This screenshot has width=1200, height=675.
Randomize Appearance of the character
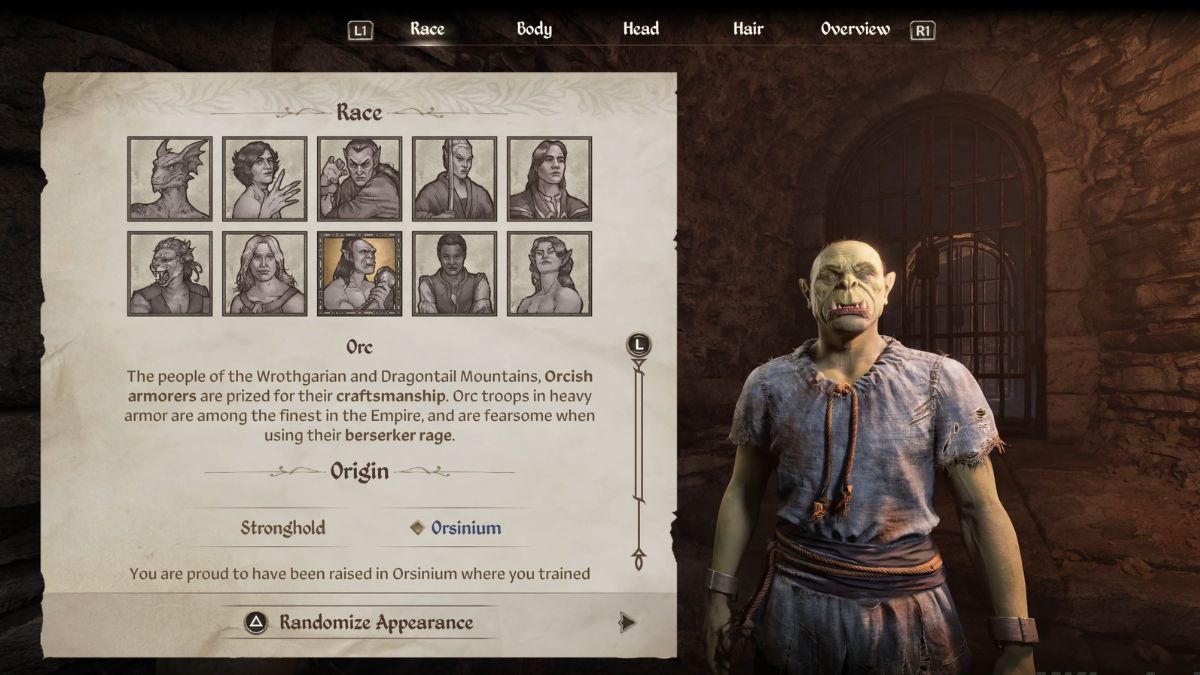(375, 623)
